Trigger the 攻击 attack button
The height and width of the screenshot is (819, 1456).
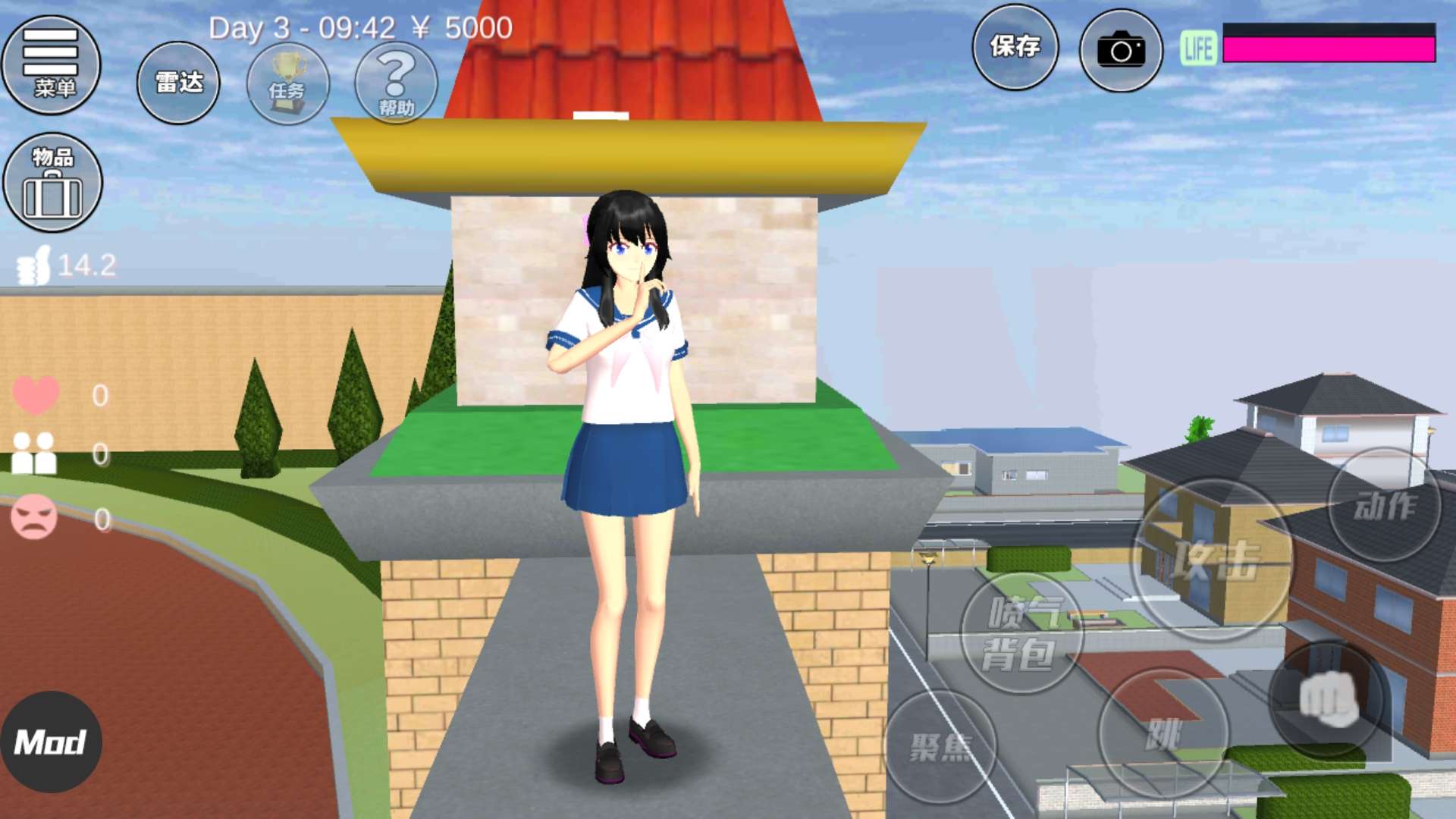pyautogui.click(x=1213, y=560)
